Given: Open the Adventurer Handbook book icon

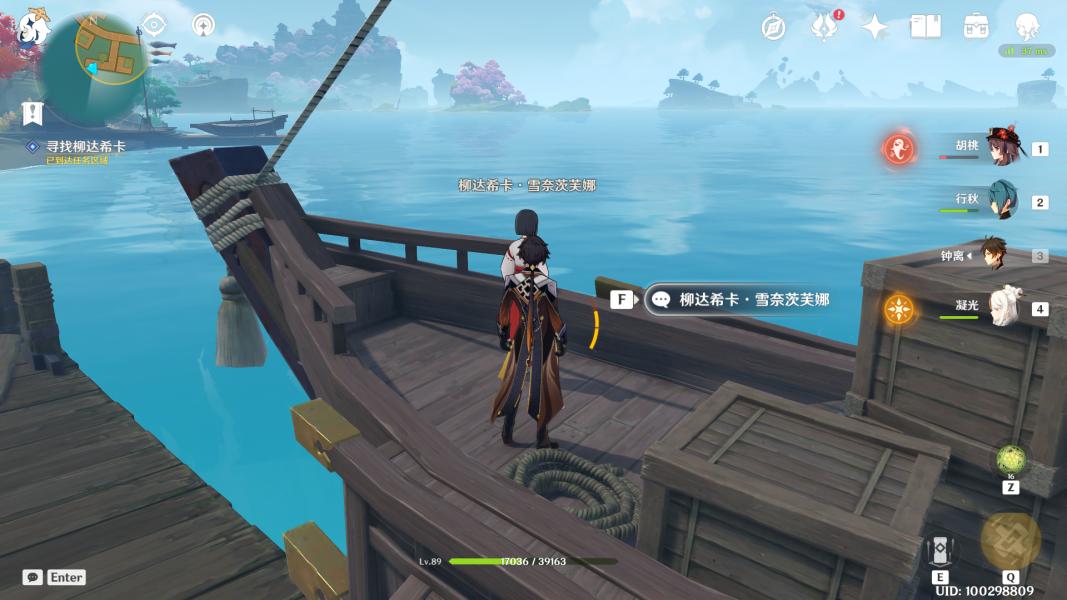Looking at the screenshot, I should tap(925, 27).
